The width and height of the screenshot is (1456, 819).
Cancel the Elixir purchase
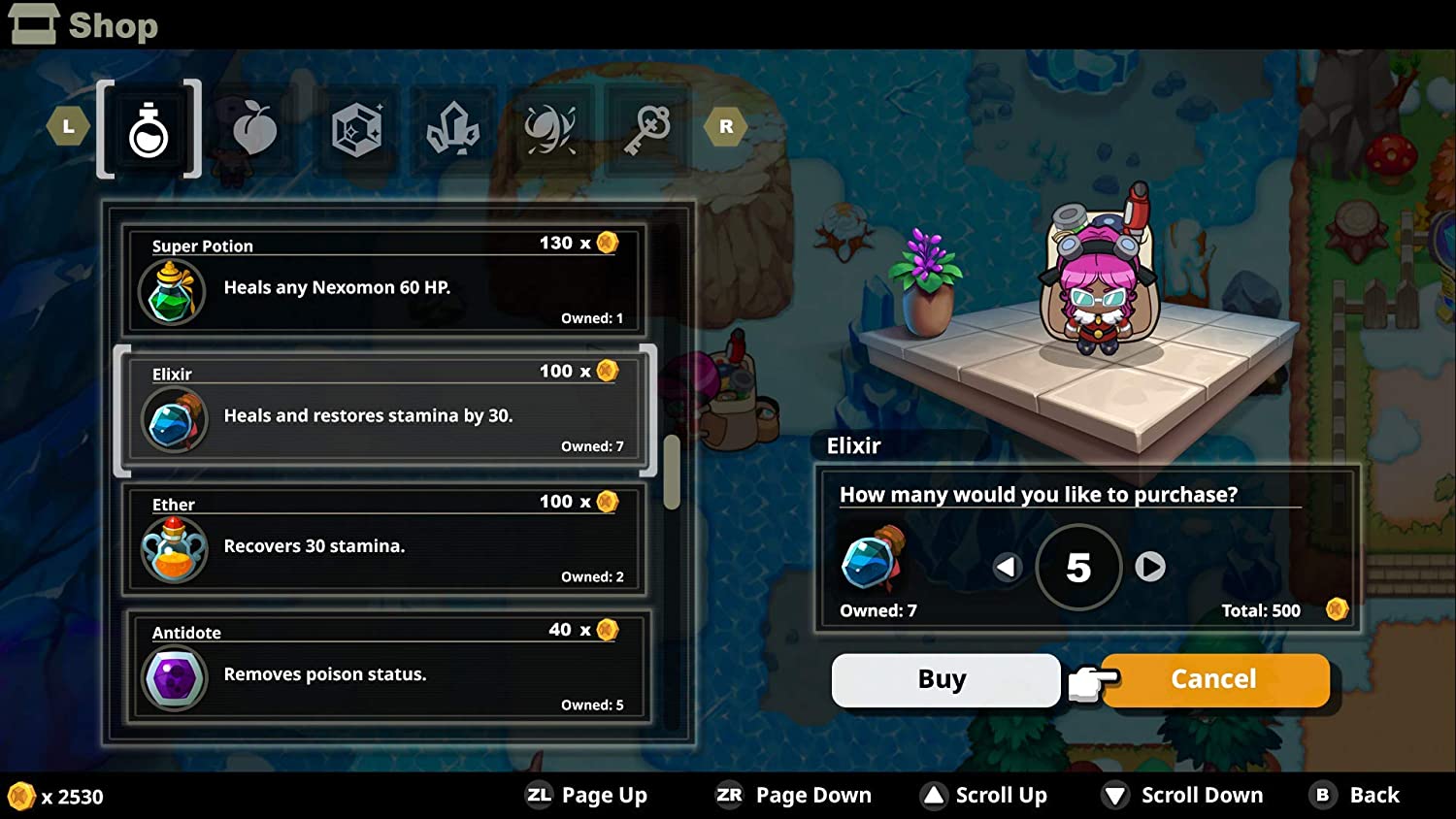pos(1214,679)
